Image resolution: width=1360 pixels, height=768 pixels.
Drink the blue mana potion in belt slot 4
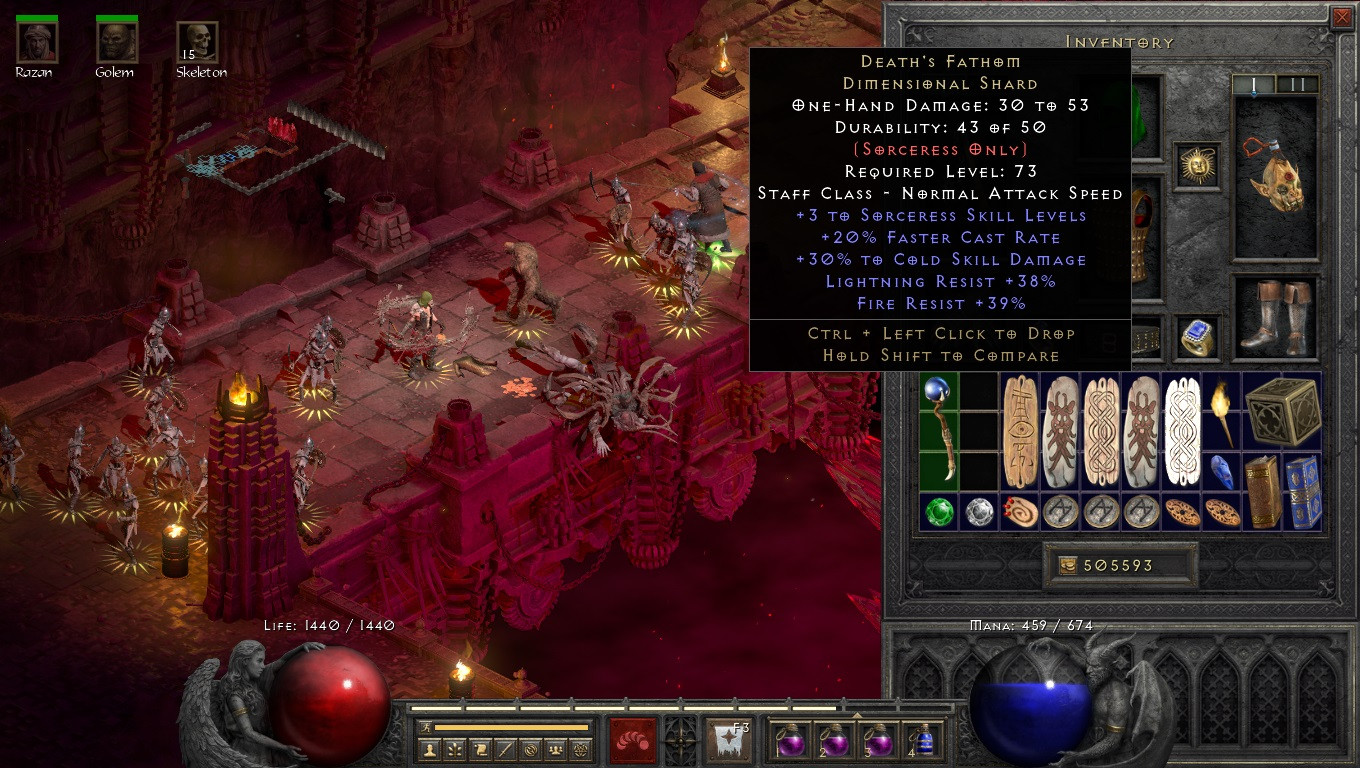pos(924,741)
